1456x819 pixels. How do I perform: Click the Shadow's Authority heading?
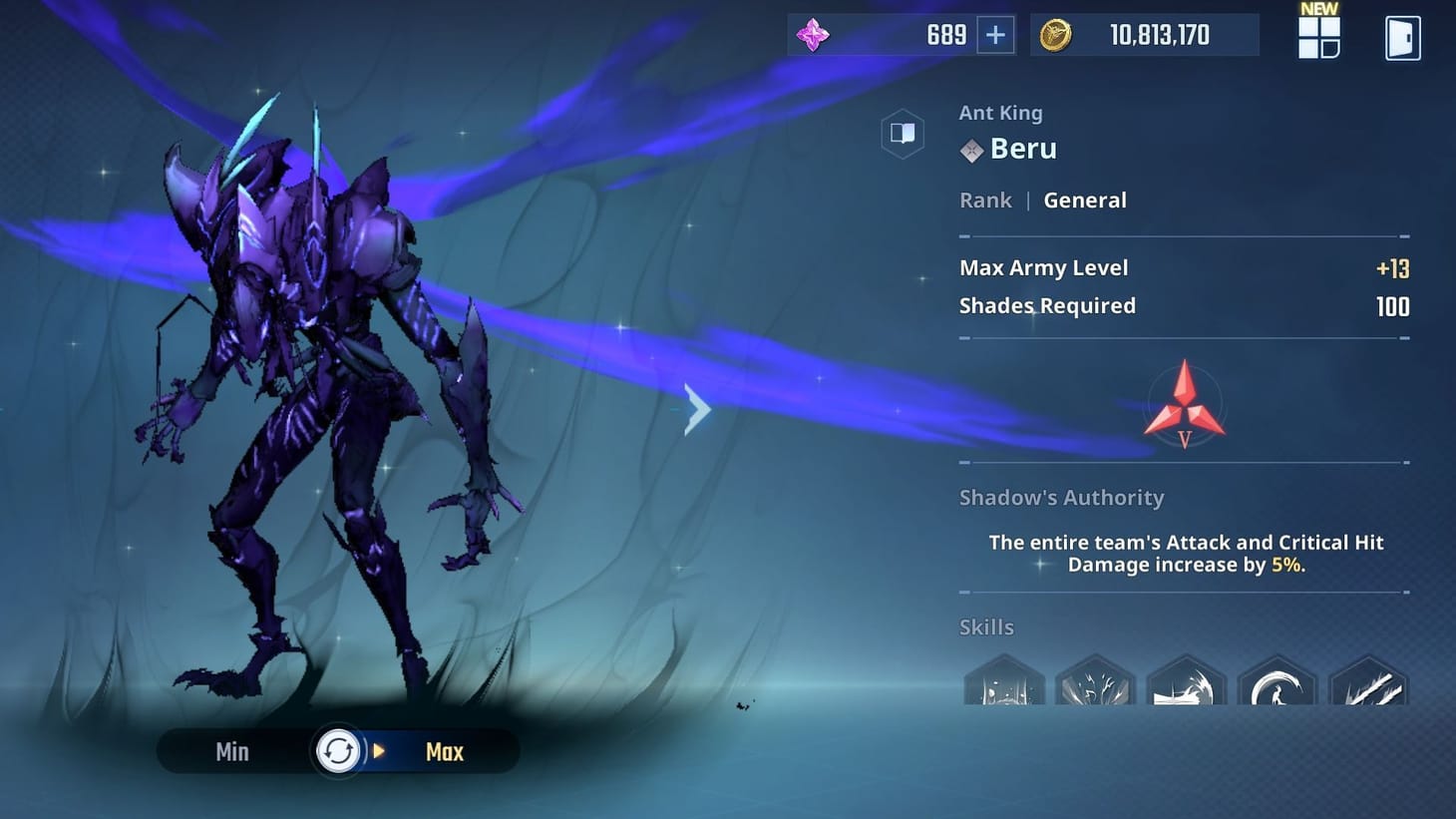pos(1062,497)
